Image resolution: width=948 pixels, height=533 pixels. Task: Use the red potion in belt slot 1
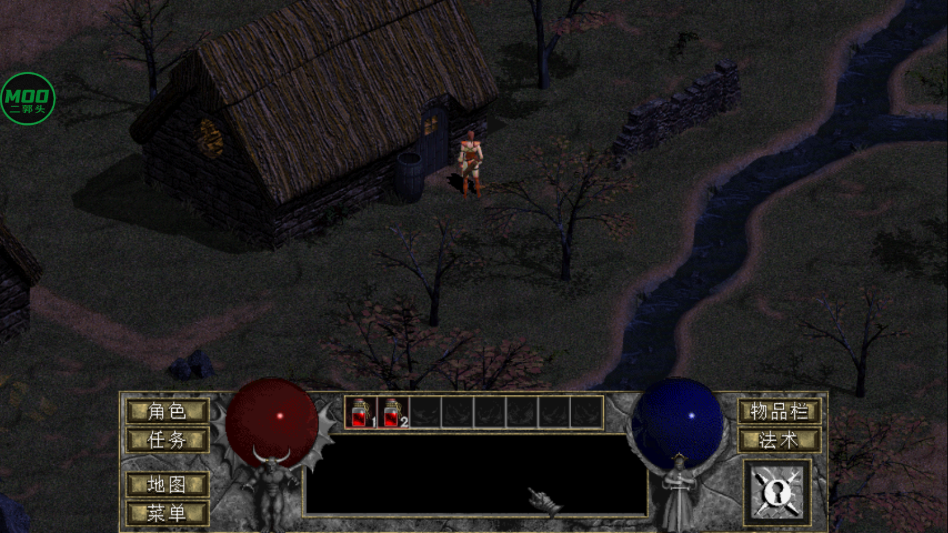362,412
